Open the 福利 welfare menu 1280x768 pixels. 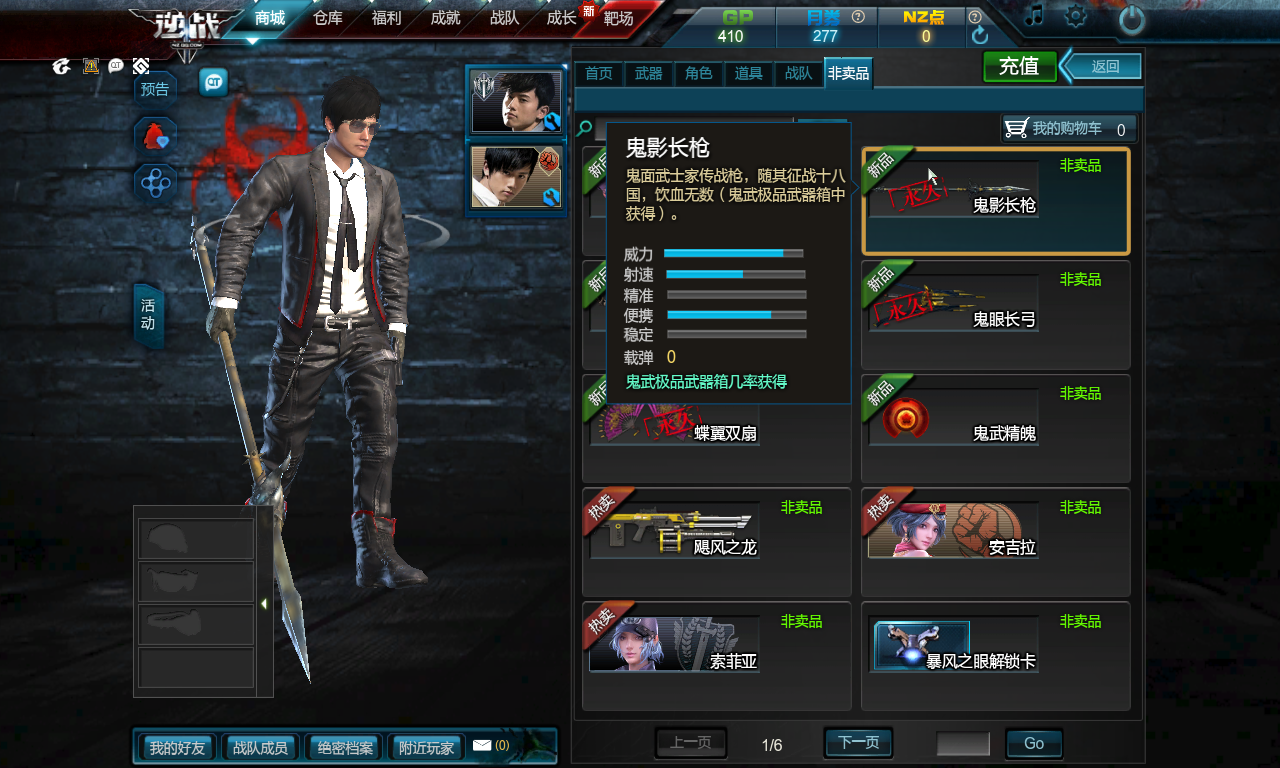click(386, 18)
